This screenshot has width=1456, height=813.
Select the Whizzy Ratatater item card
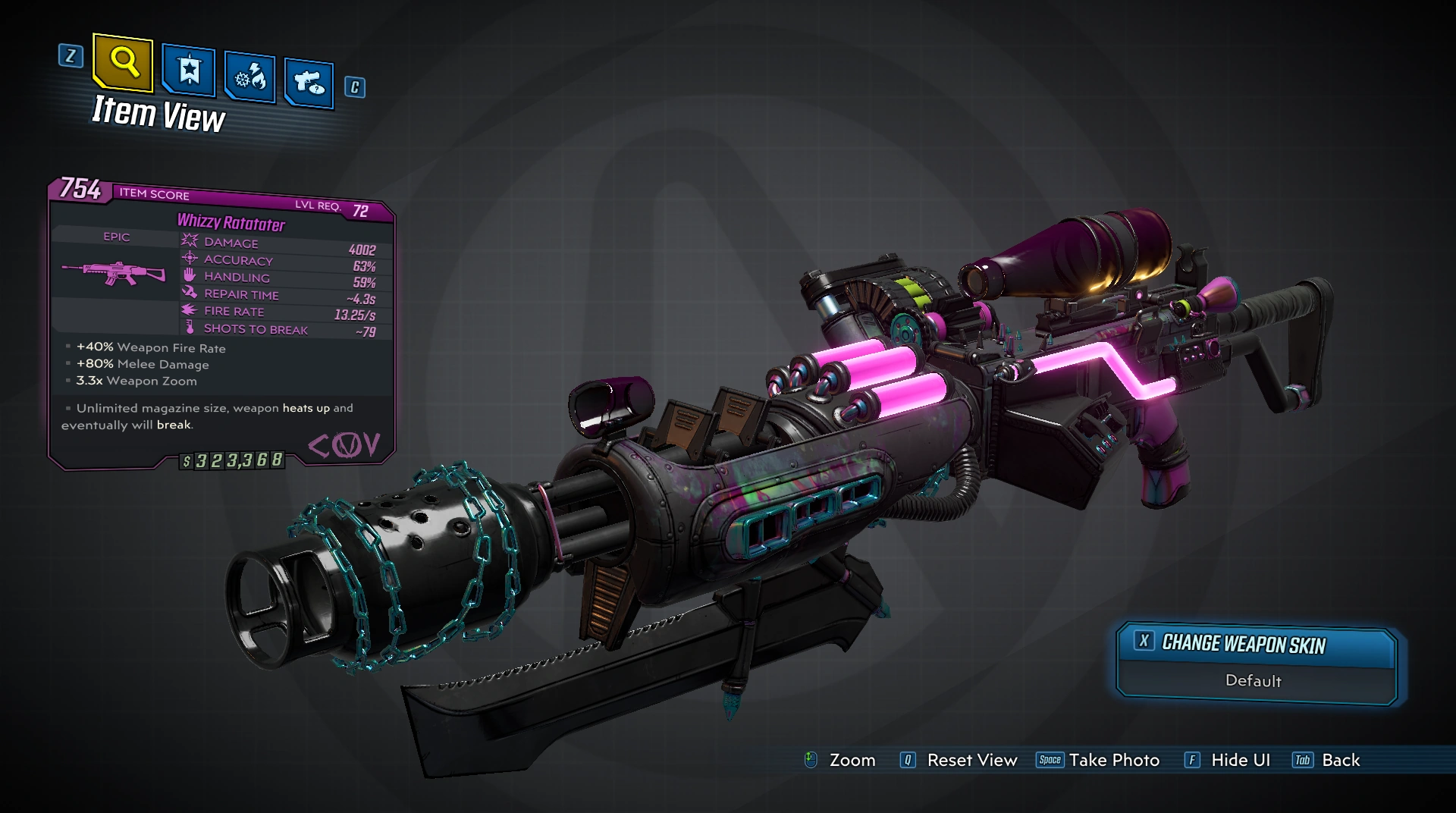click(x=221, y=326)
